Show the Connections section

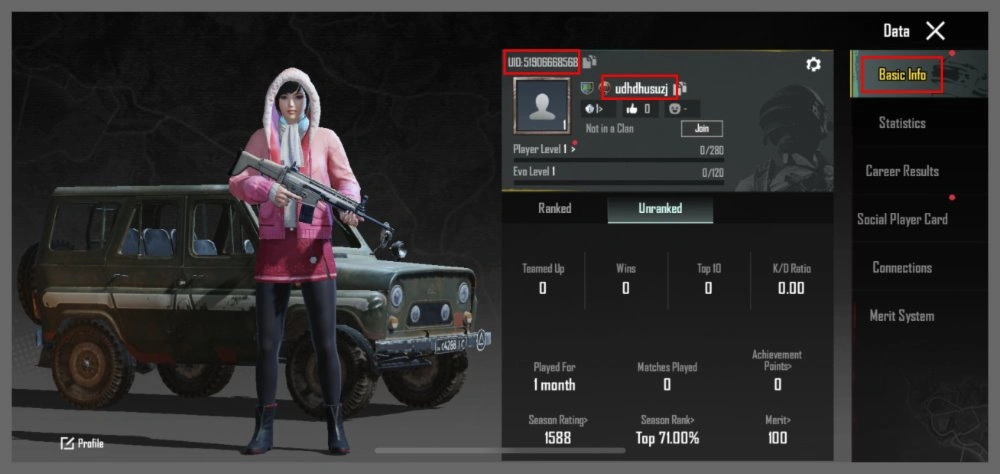click(x=902, y=267)
